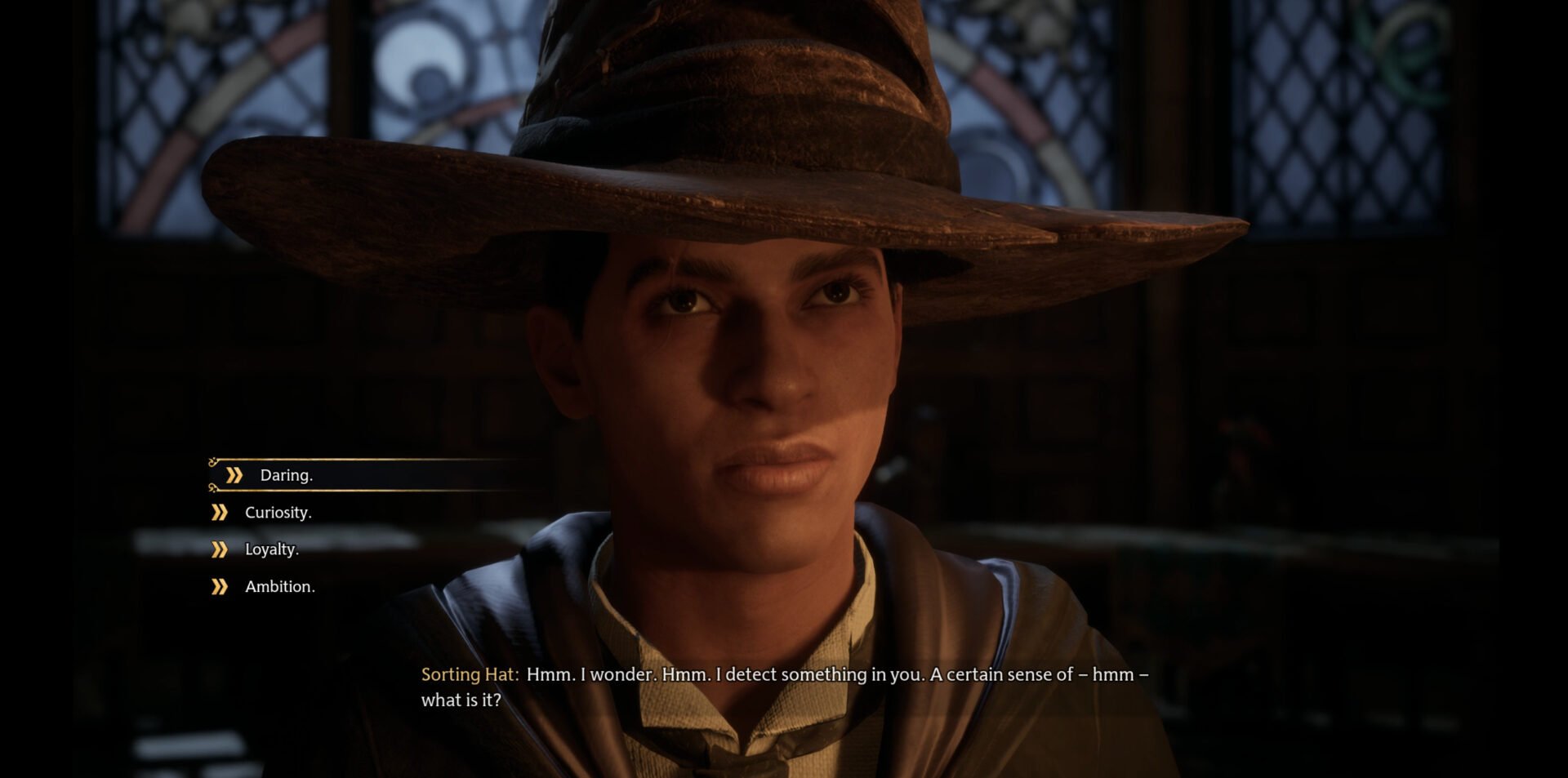Select the gold double-arrow on the highlighted row
The image size is (1568, 778).
[x=234, y=475]
